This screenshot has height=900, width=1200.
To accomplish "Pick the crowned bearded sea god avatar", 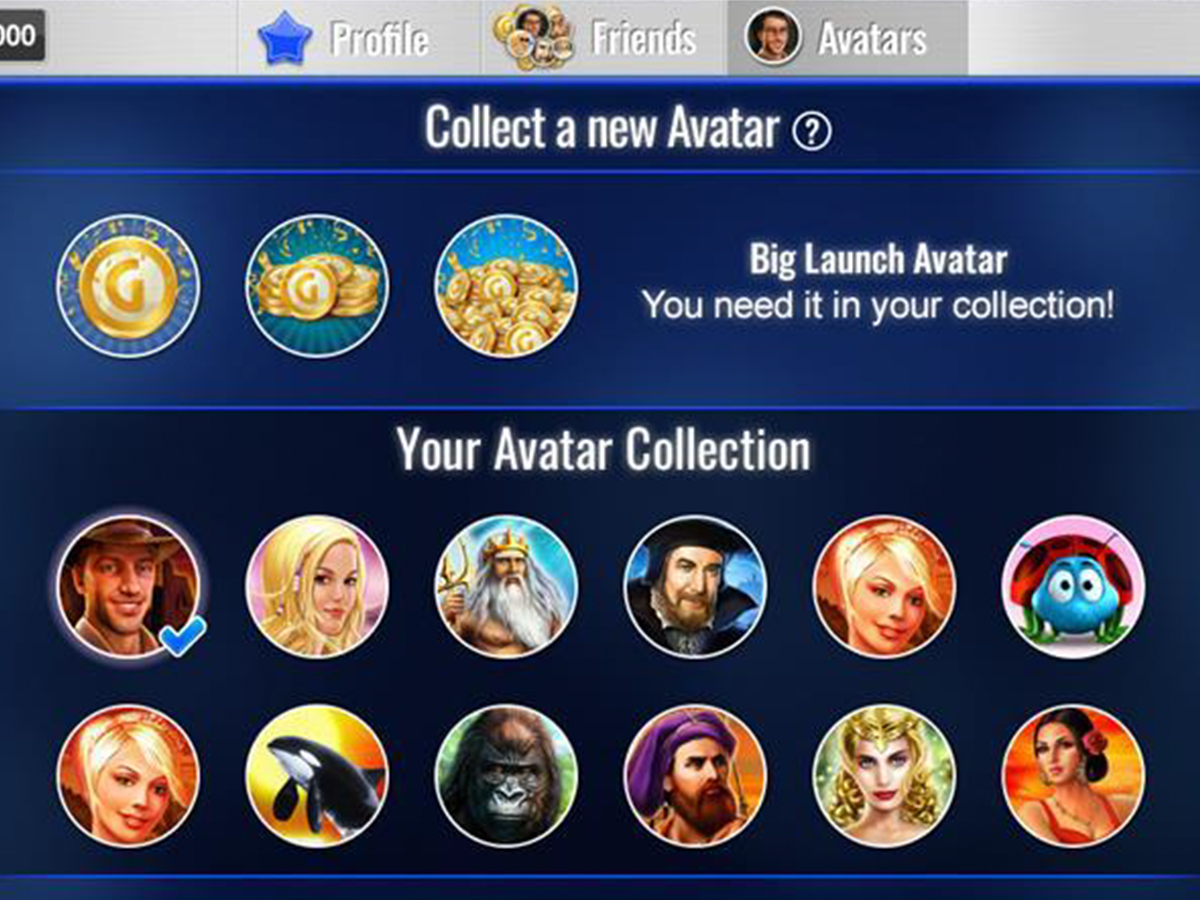I will [506, 587].
